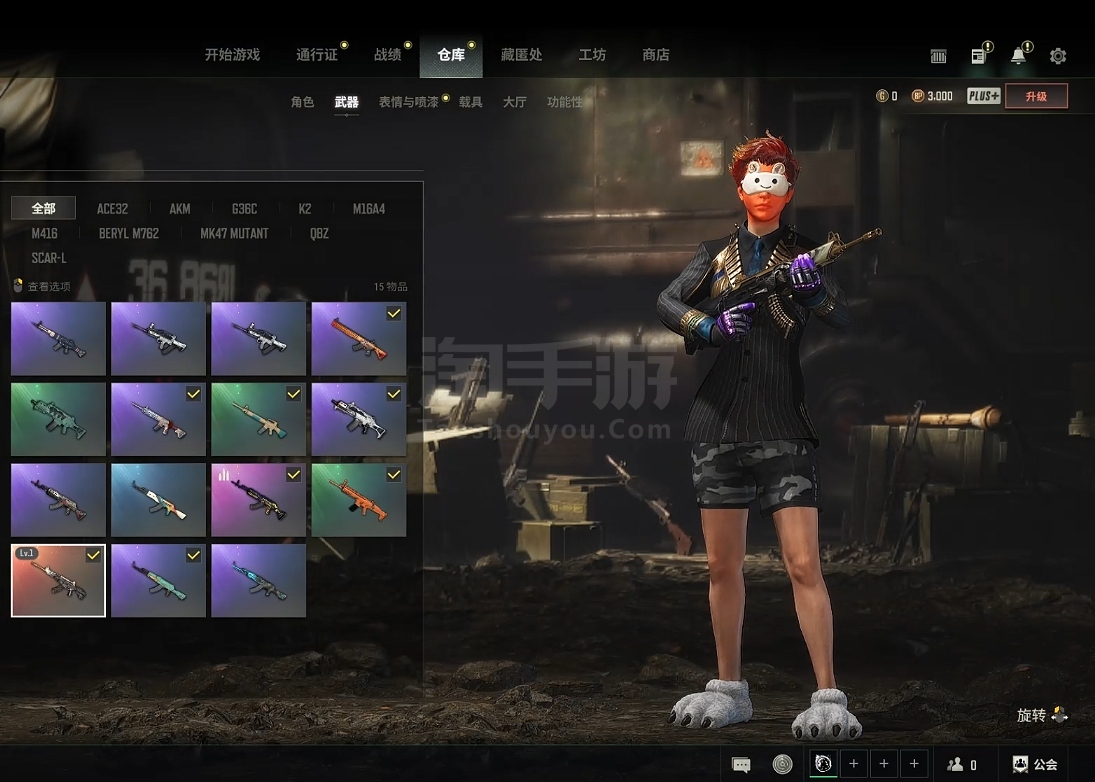Choose the Lv.1 highlighted weapon skin
The height and width of the screenshot is (782, 1095).
pyautogui.click(x=58, y=580)
